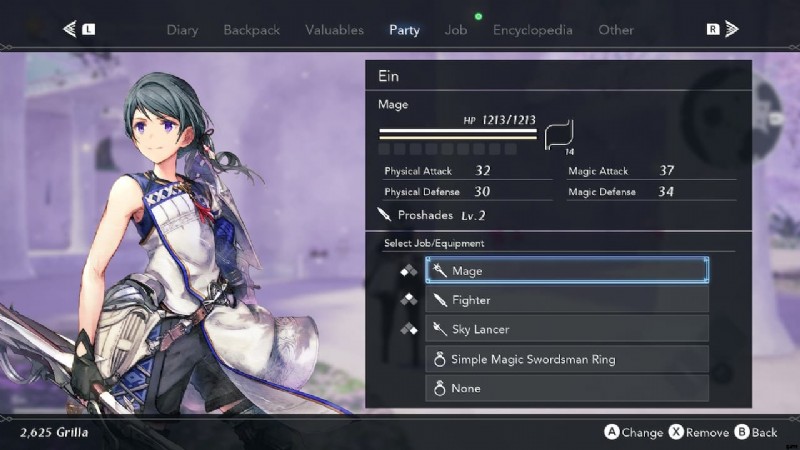Switch to the Diary tab

click(182, 30)
